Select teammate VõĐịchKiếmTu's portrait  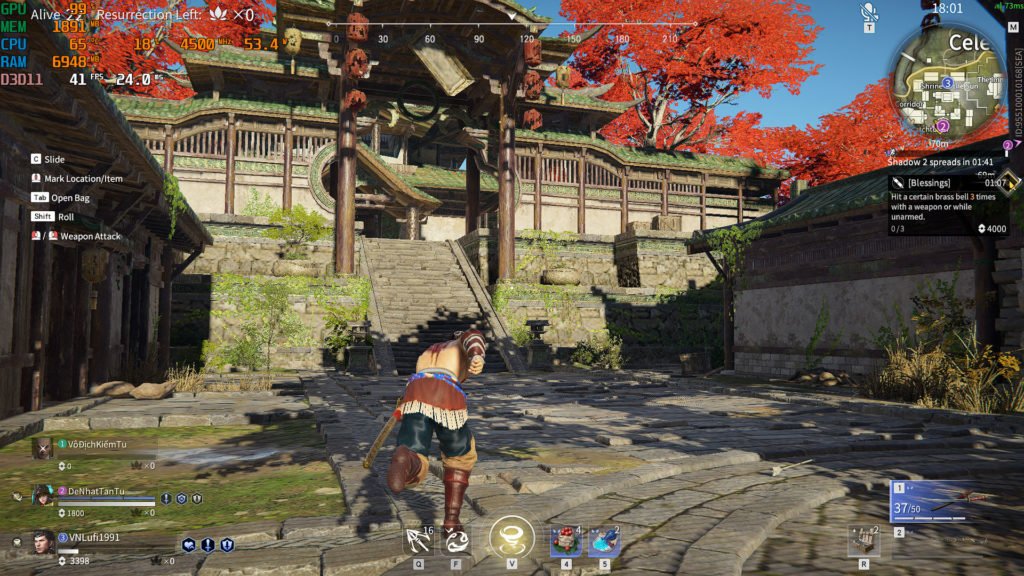[41, 448]
